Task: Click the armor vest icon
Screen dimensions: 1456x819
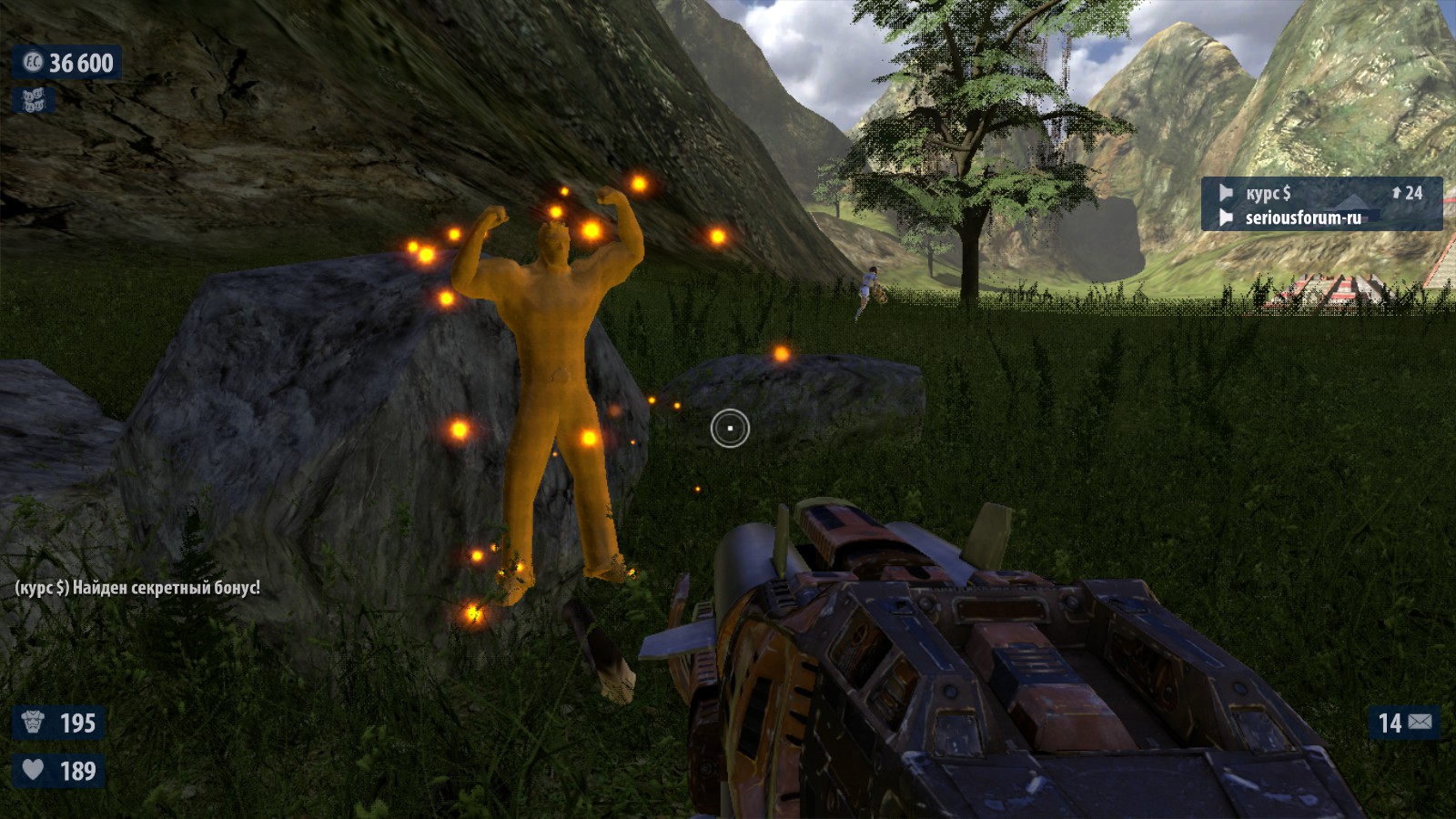Action: [x=34, y=723]
